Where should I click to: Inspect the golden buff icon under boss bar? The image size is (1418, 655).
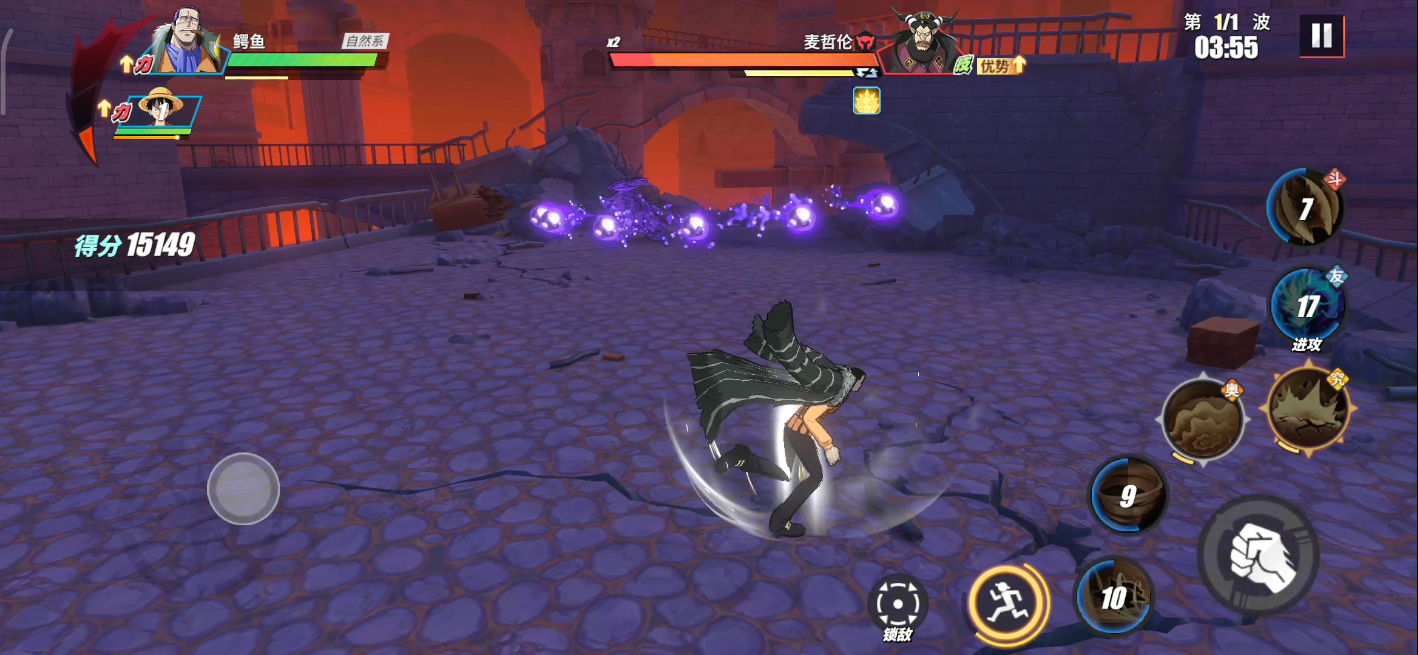click(866, 100)
